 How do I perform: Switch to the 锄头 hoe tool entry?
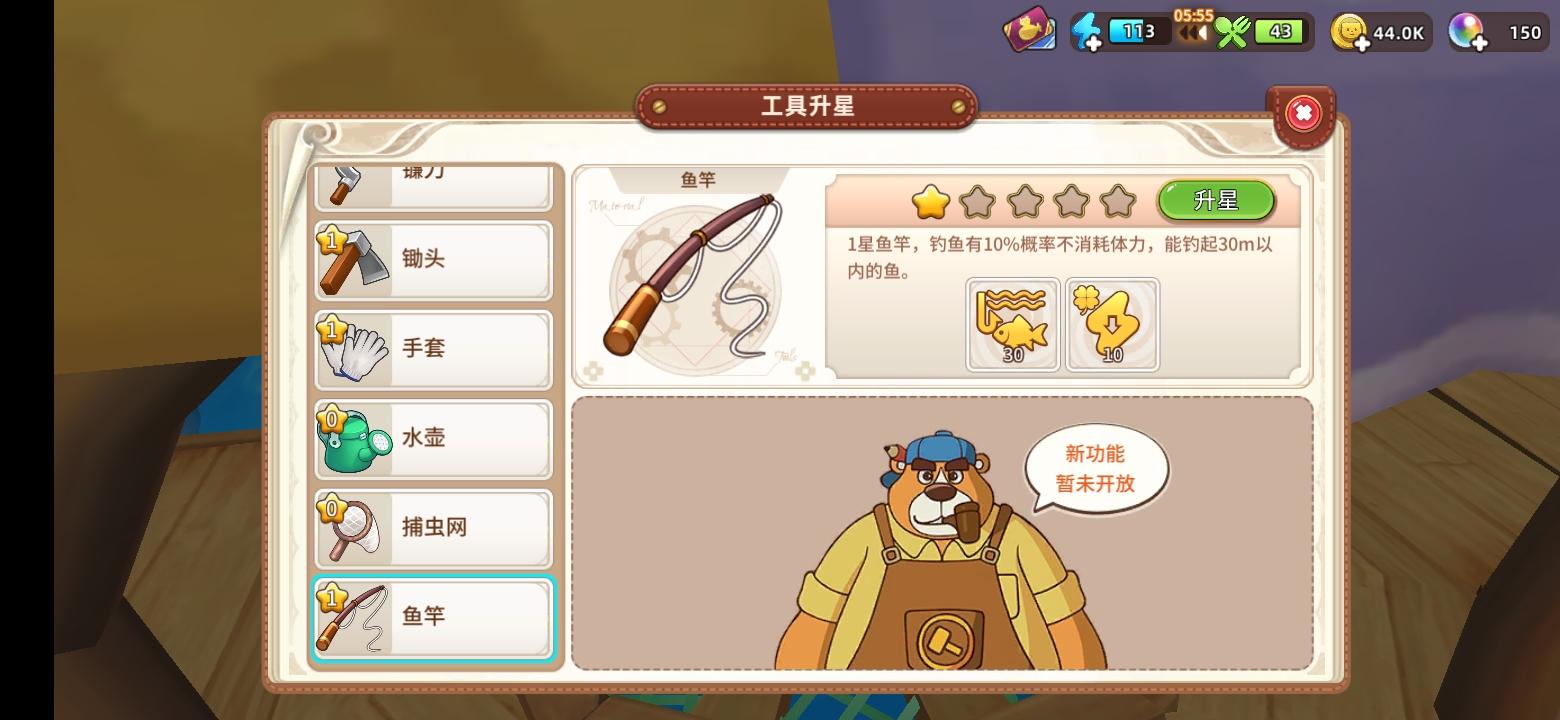click(432, 259)
